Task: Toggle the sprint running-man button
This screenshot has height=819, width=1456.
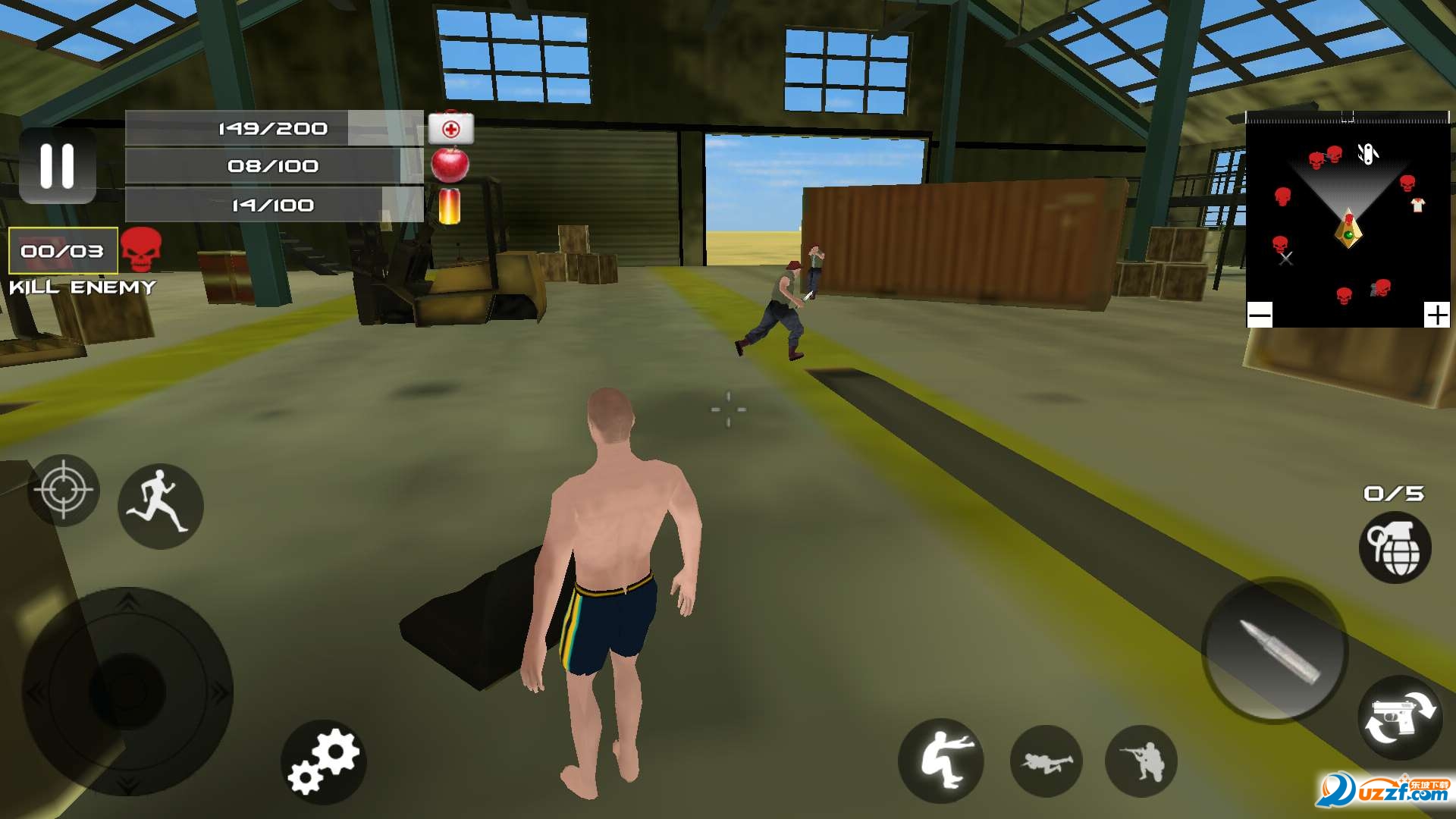Action: 160,506
